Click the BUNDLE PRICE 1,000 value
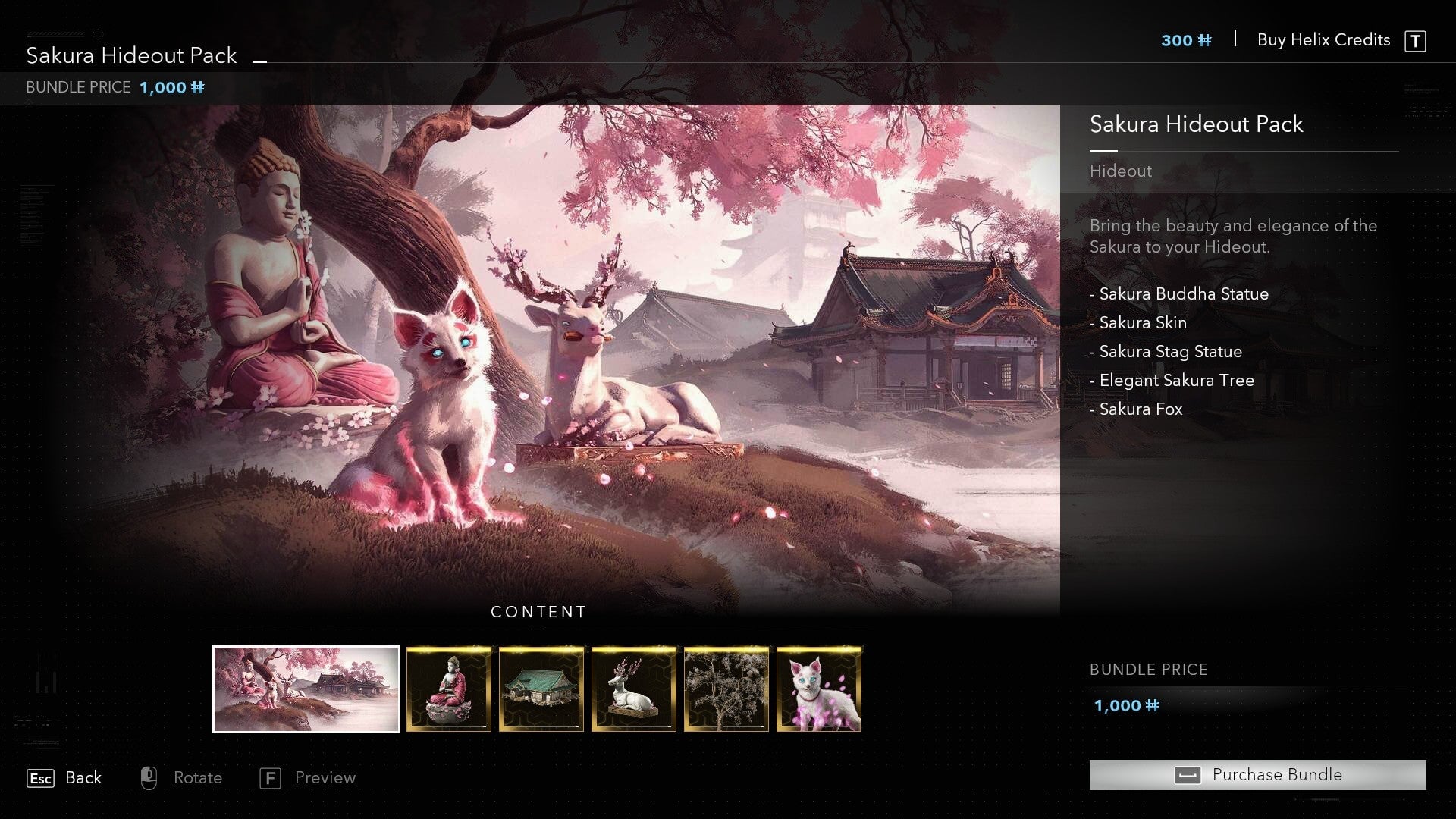 [x=163, y=87]
